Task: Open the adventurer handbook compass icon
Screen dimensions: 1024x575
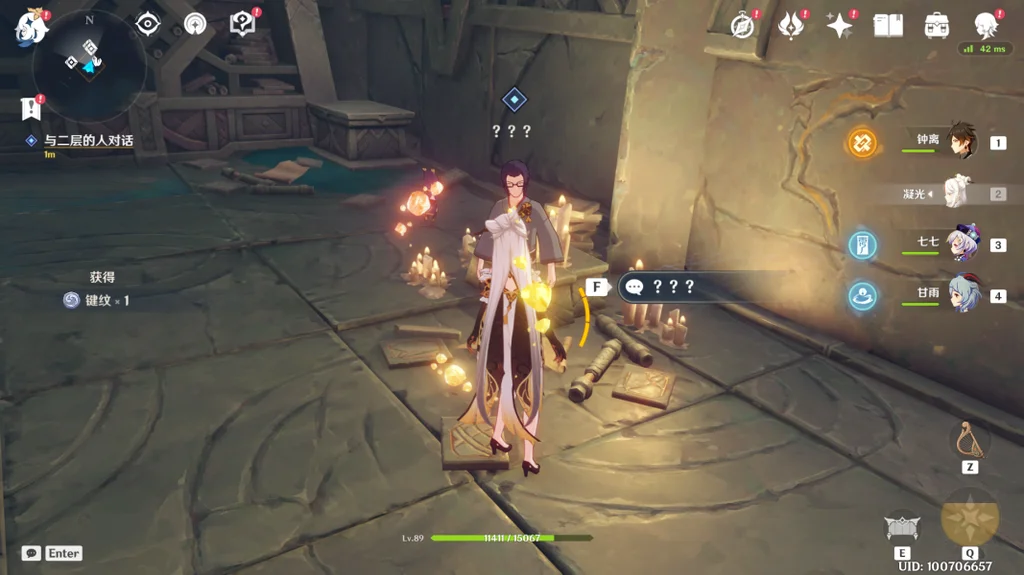Action: tap(742, 25)
